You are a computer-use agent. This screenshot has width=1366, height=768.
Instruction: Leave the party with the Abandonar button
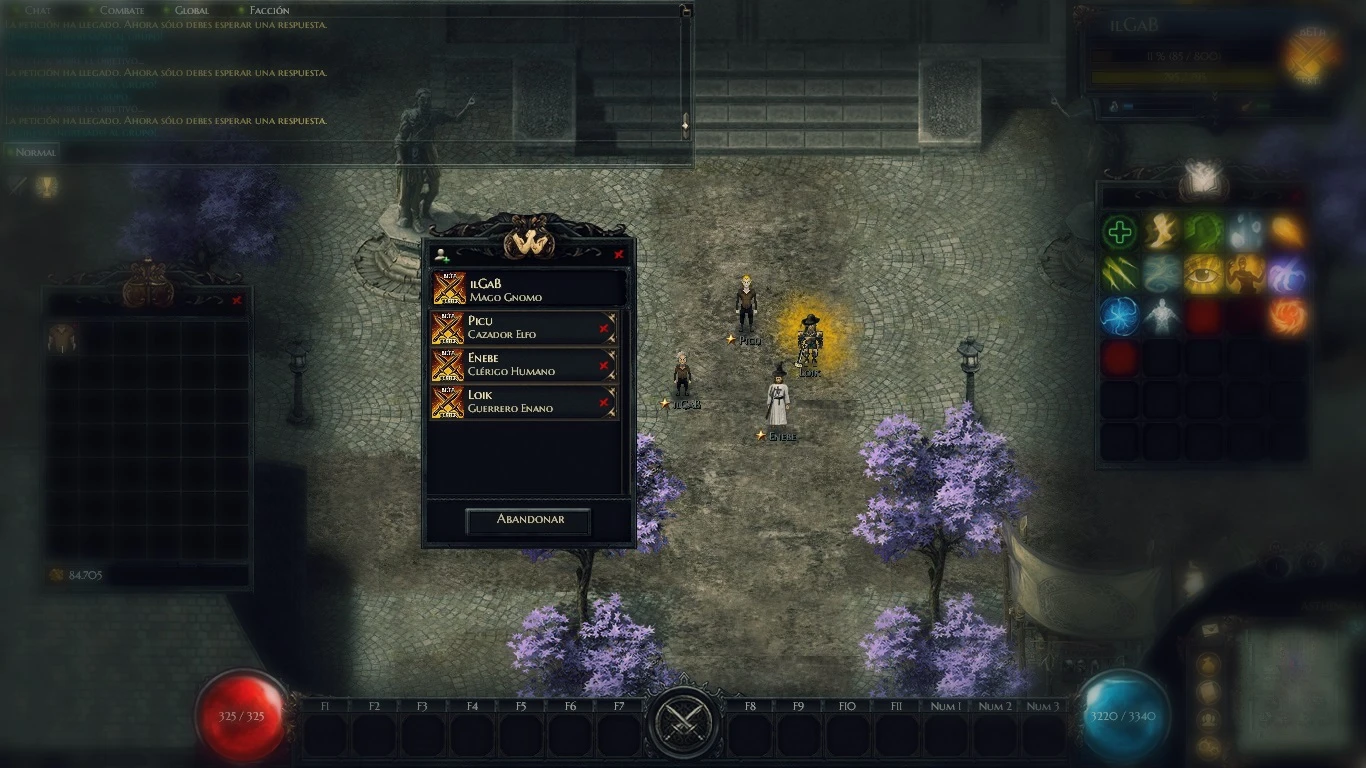click(528, 520)
